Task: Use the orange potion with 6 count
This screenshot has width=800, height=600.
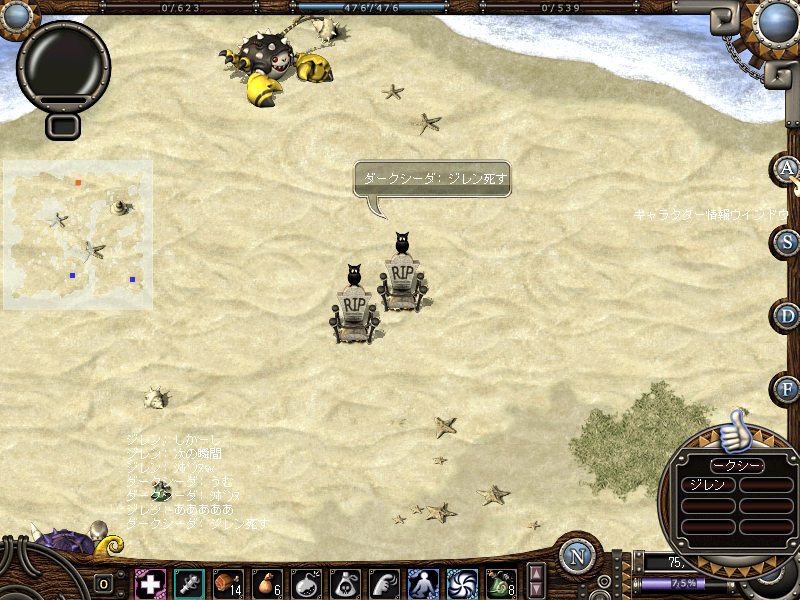Action: (267, 583)
